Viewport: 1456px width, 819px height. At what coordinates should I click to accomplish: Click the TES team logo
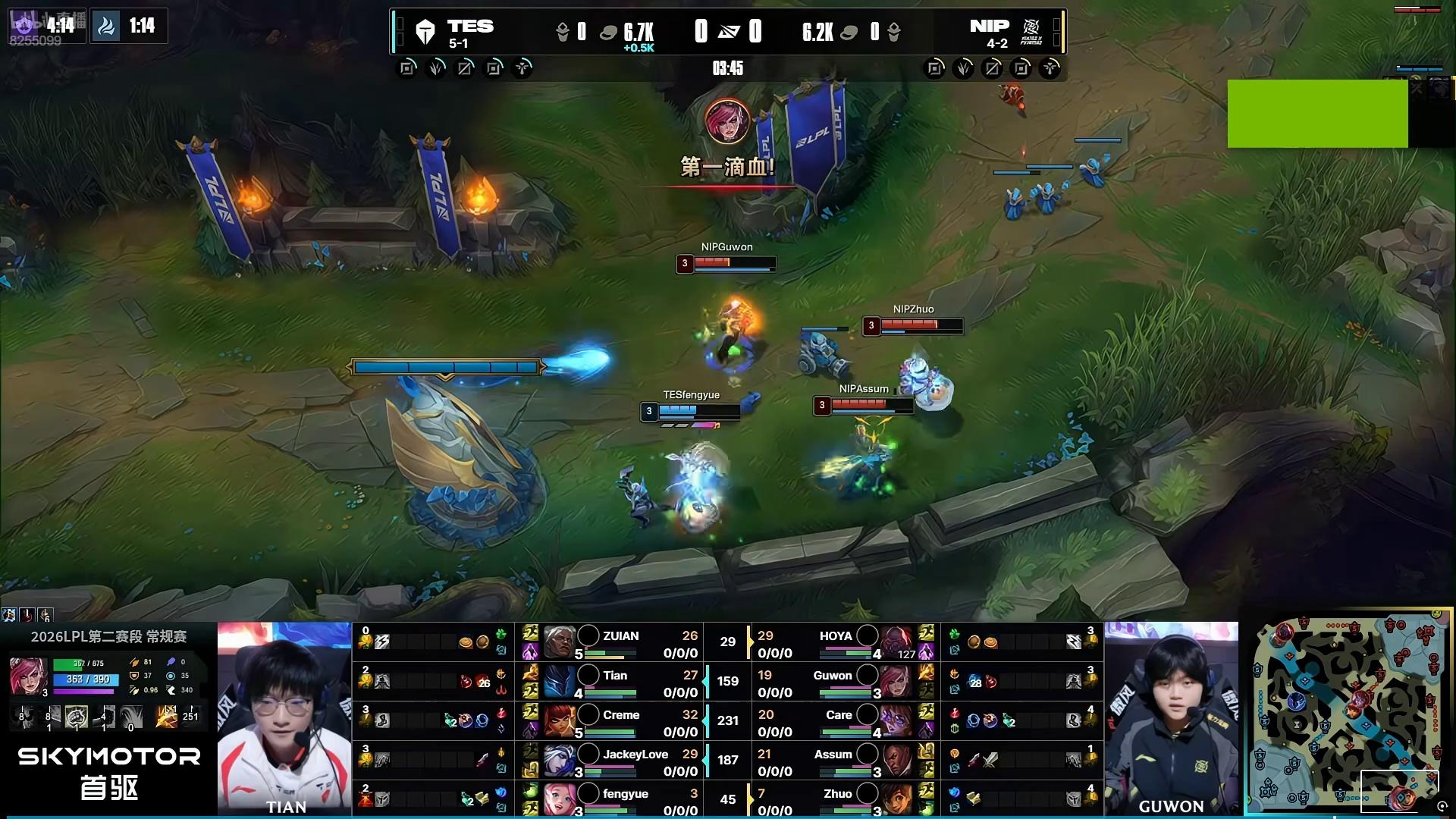point(425,32)
